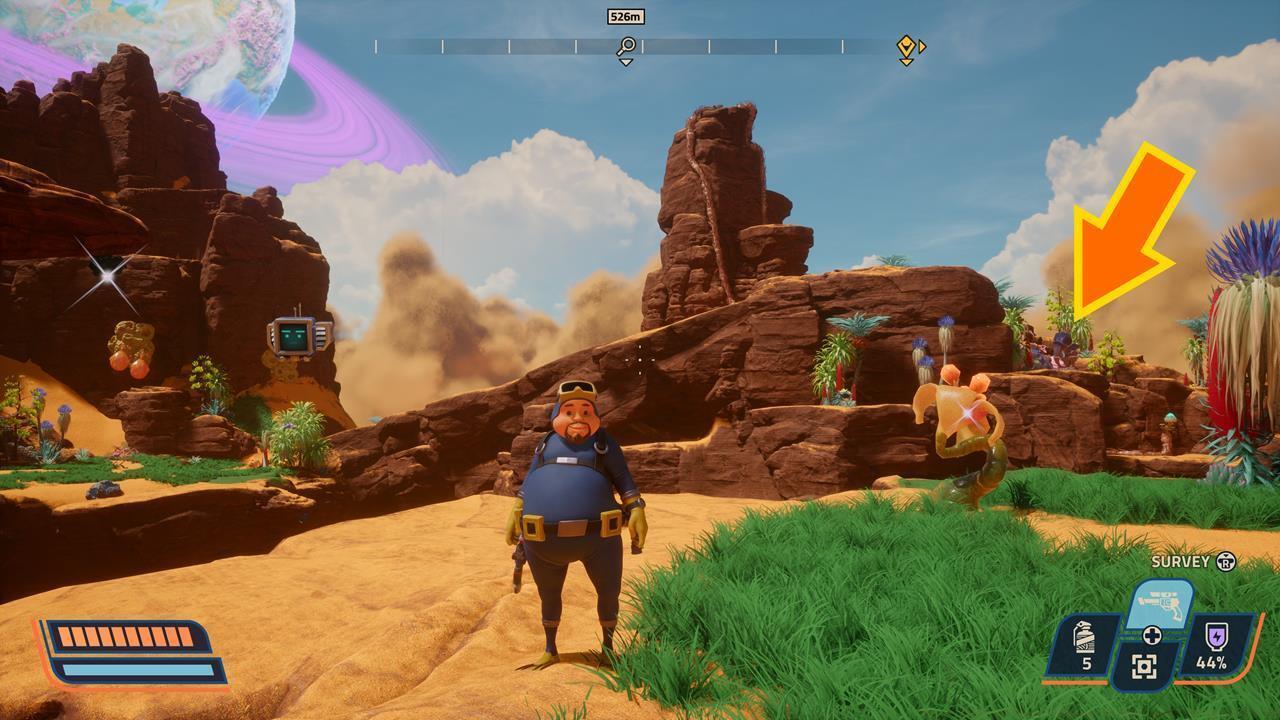Select the pistol weapon slot
The image size is (1280, 720).
pyautogui.click(x=1159, y=604)
